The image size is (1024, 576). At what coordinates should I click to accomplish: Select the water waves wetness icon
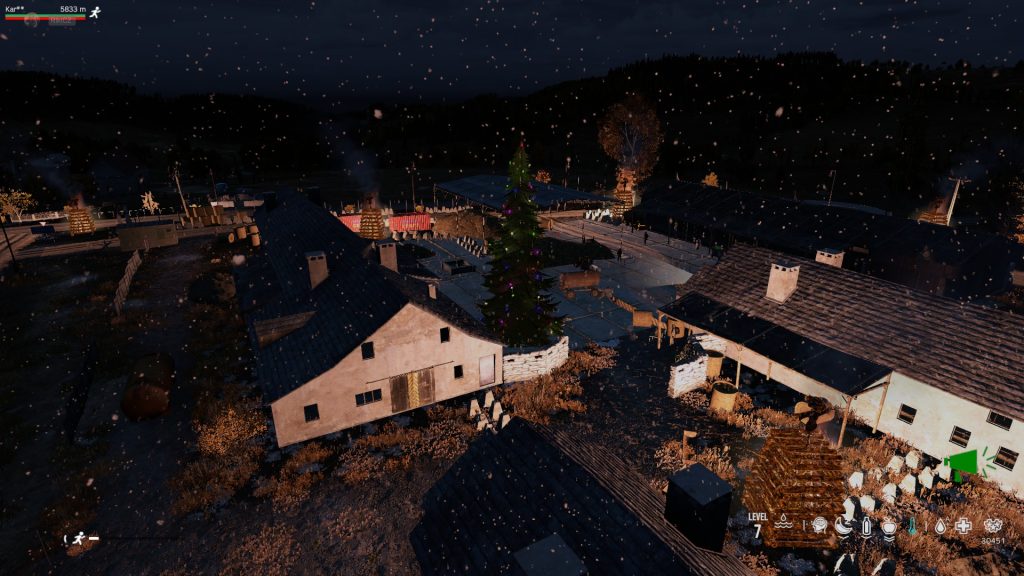784,523
